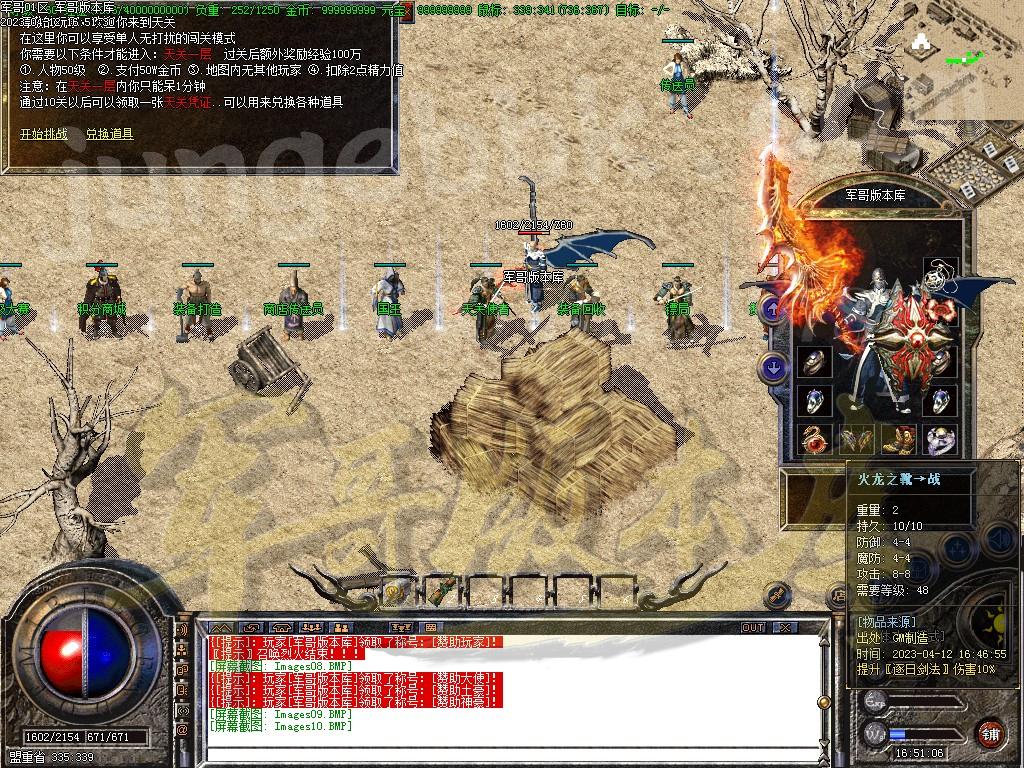
Task: Flip equipment panel with the down arrow
Action: 773,368
